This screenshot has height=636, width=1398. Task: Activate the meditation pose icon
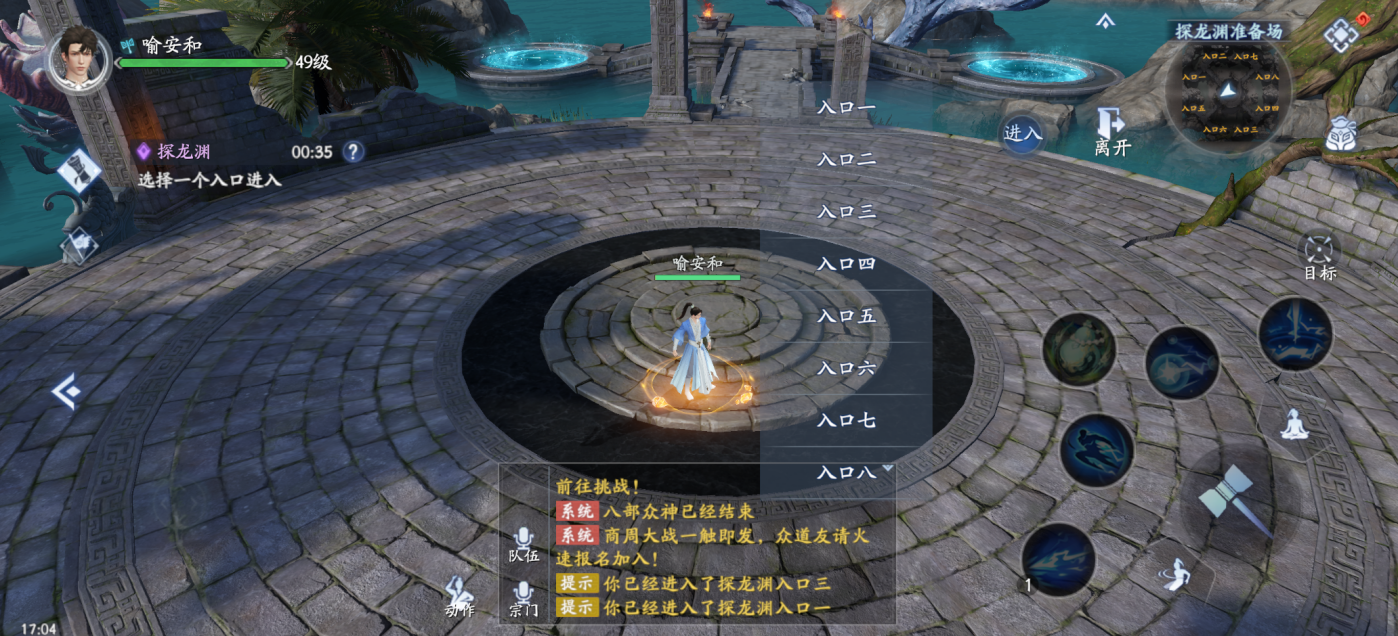pos(1295,424)
